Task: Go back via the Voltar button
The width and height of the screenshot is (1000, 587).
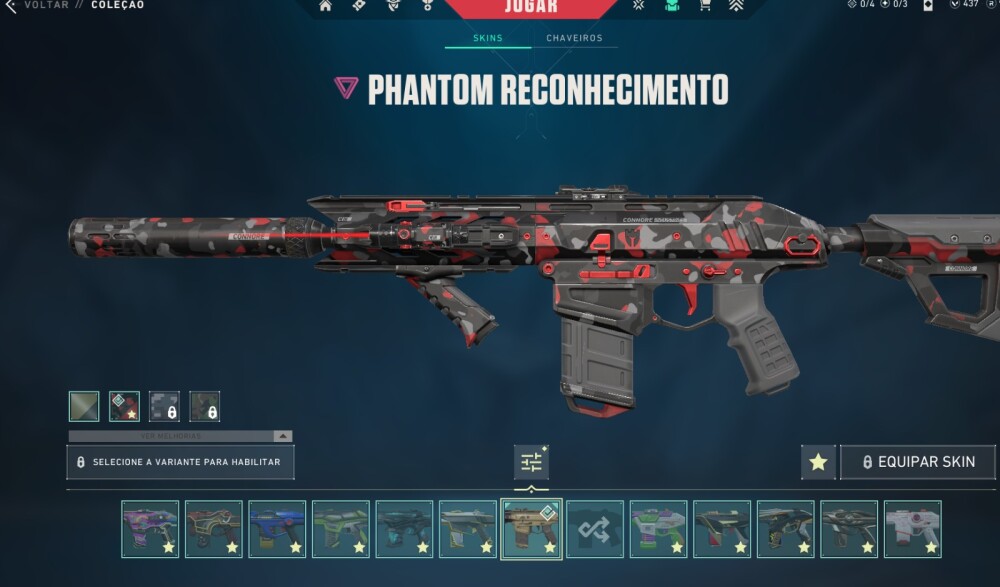Action: pyautogui.click(x=38, y=5)
